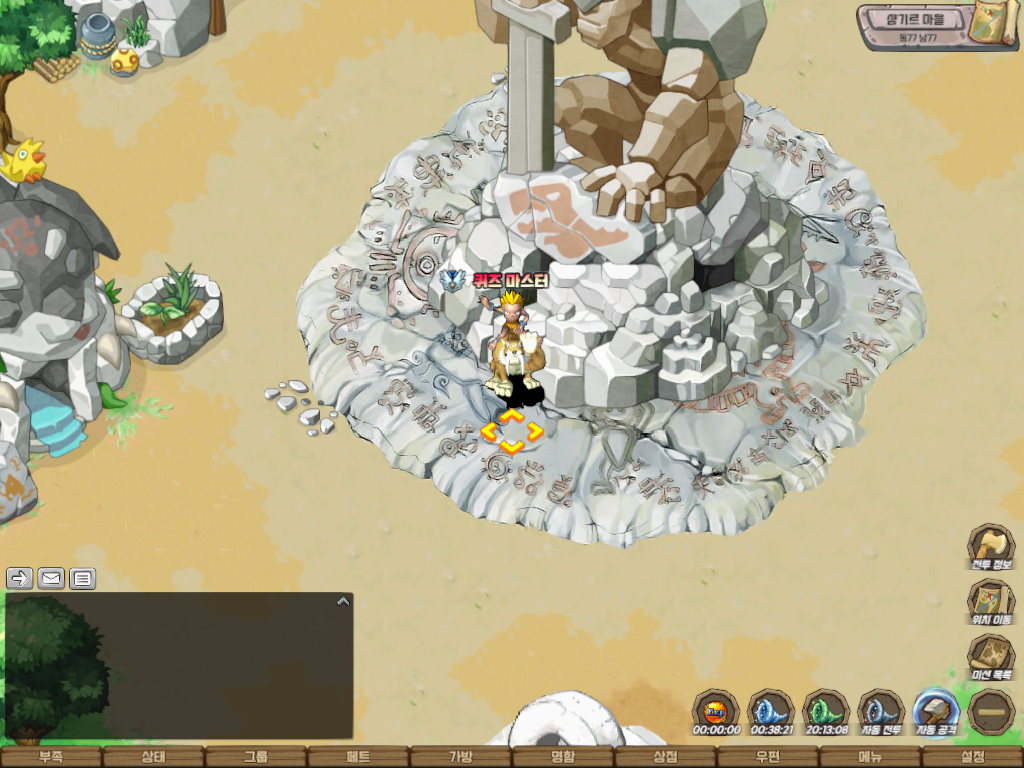Open the 메뉴 (menu) button
Image resolution: width=1024 pixels, height=768 pixels.
point(869,757)
